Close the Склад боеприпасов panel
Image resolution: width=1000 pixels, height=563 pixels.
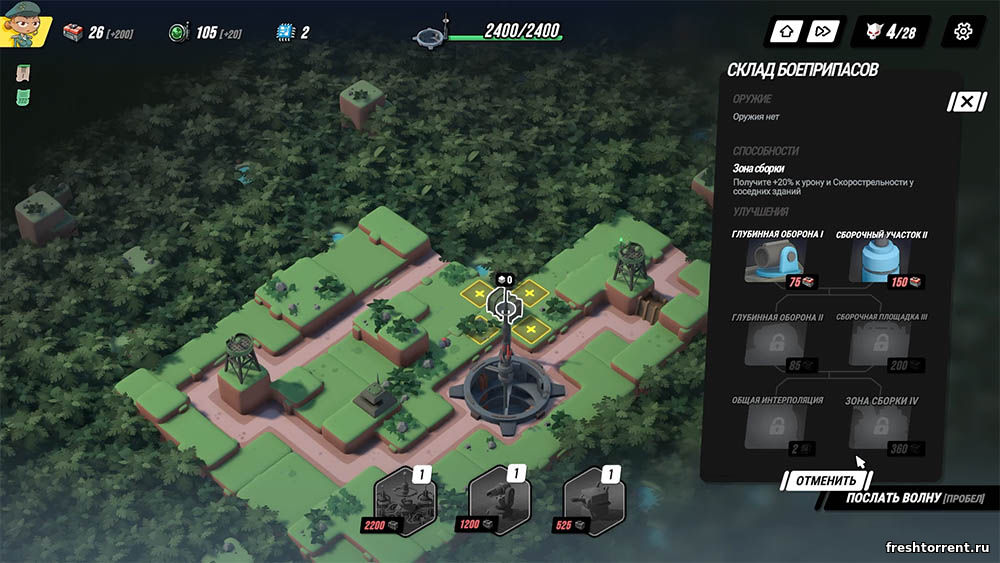pyautogui.click(x=966, y=102)
